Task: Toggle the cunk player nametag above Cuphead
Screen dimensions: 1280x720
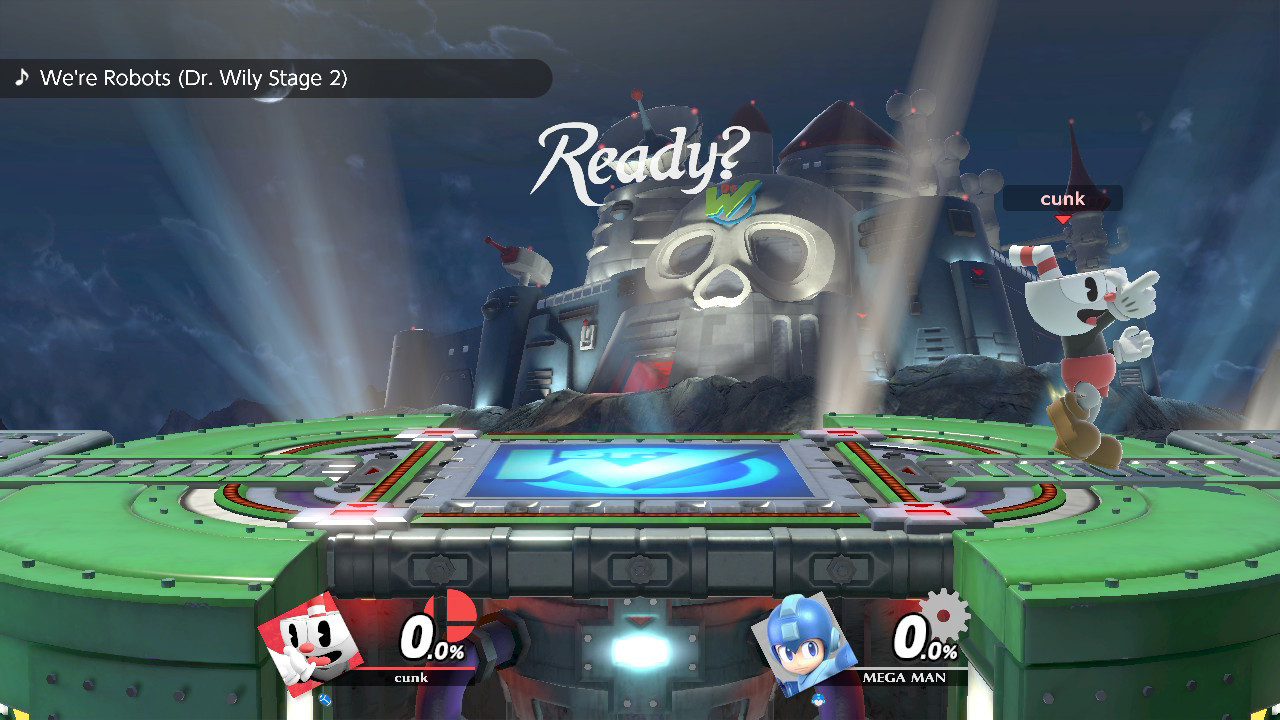Action: point(1063,198)
